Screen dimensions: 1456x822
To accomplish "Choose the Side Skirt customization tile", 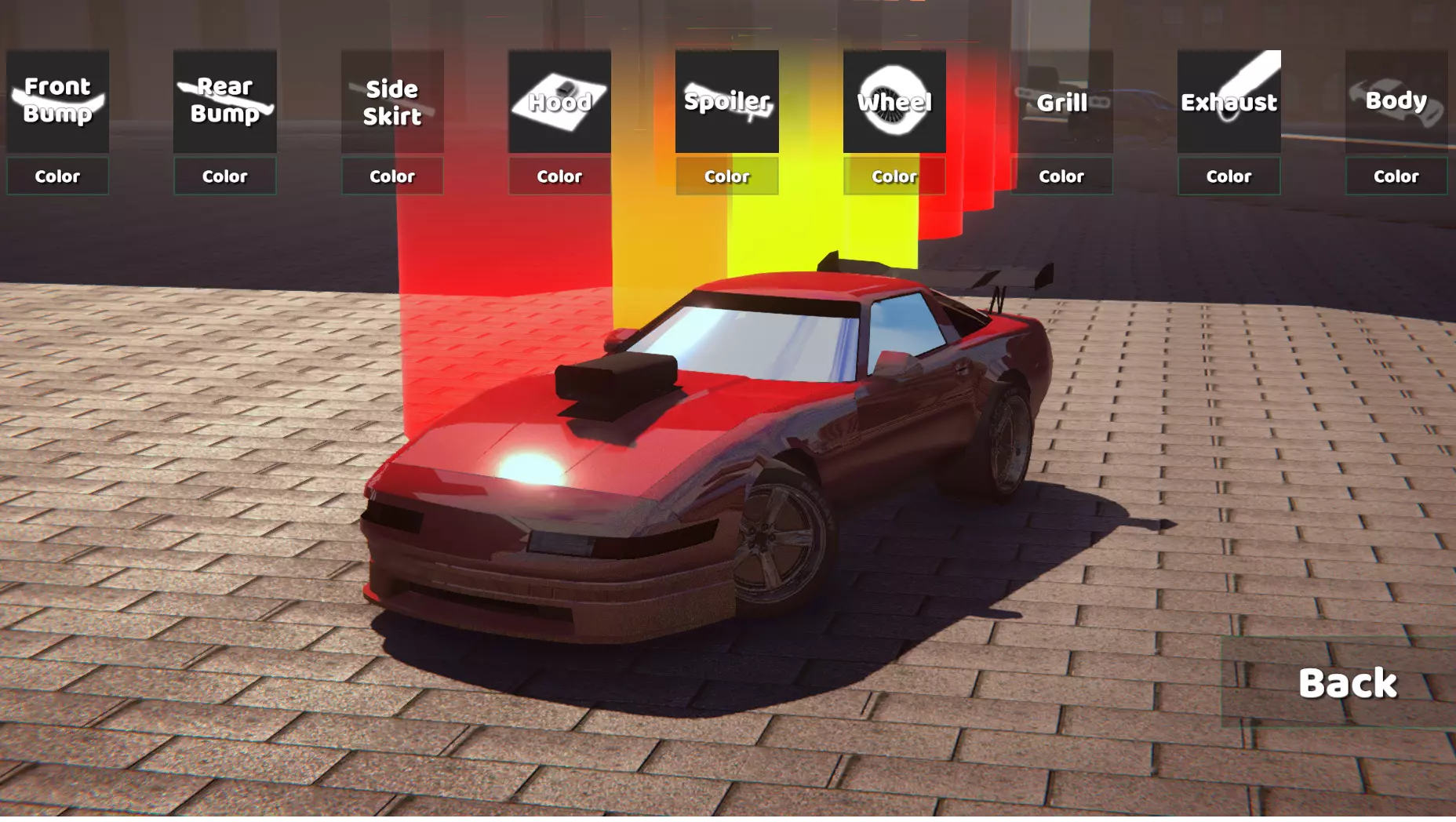I will point(392,101).
